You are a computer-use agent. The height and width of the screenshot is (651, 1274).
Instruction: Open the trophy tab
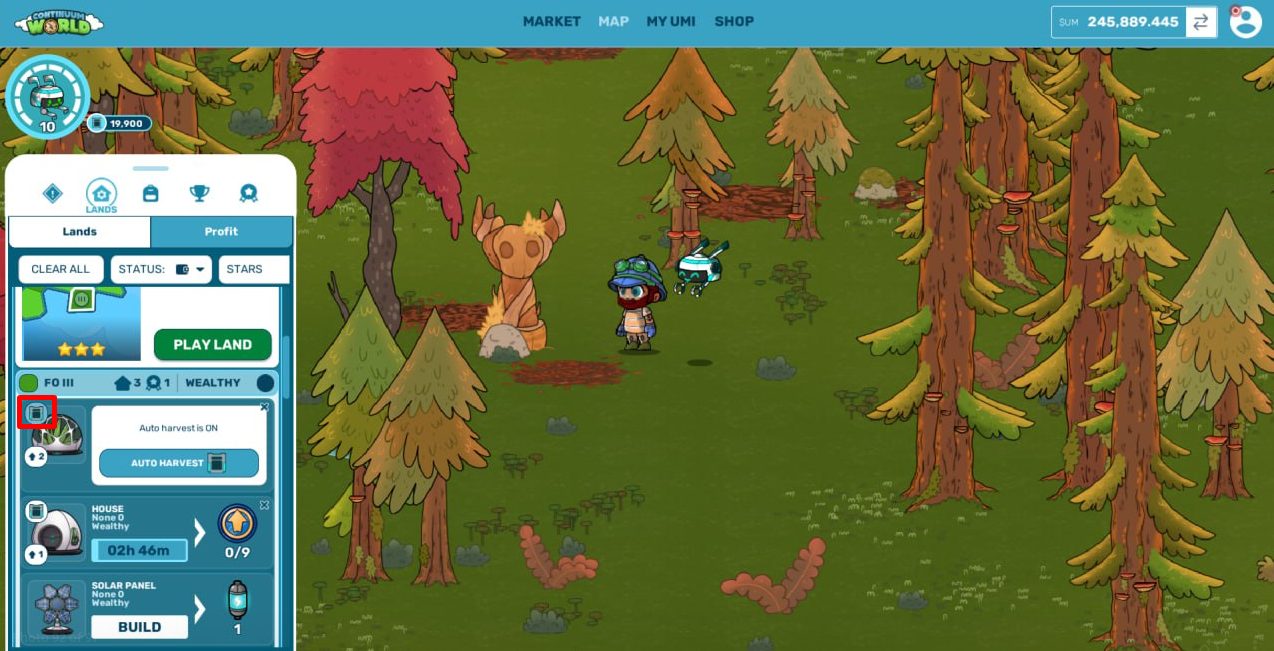[199, 193]
